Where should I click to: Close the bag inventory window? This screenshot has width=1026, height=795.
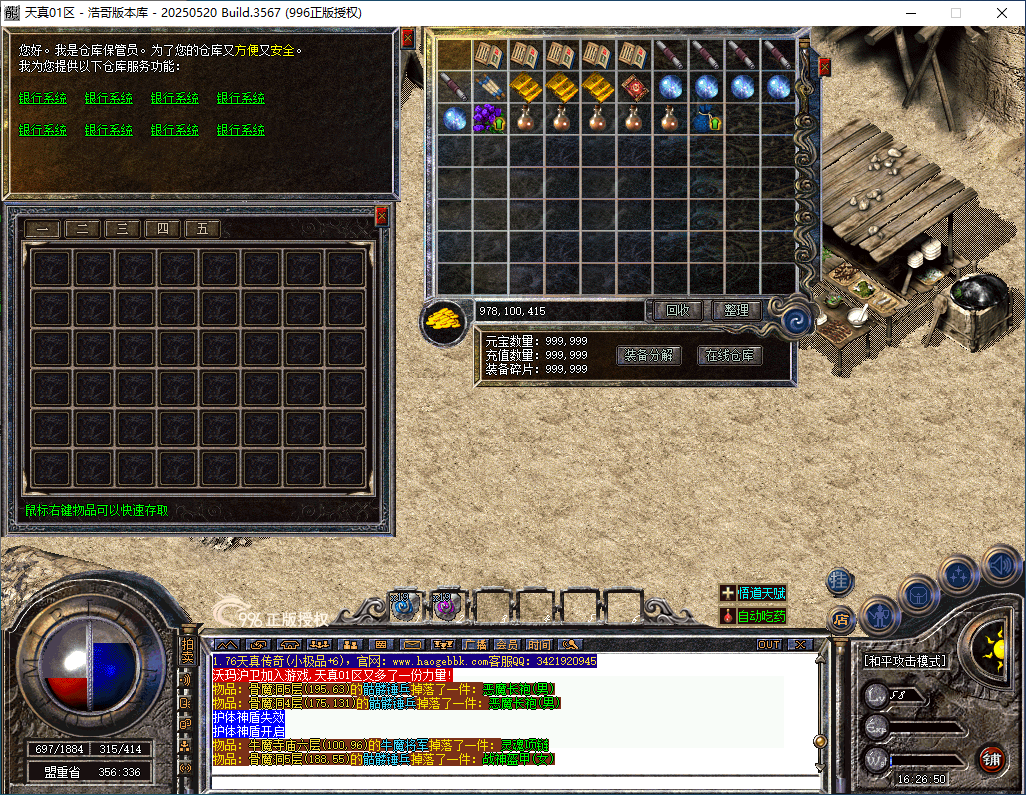click(824, 67)
